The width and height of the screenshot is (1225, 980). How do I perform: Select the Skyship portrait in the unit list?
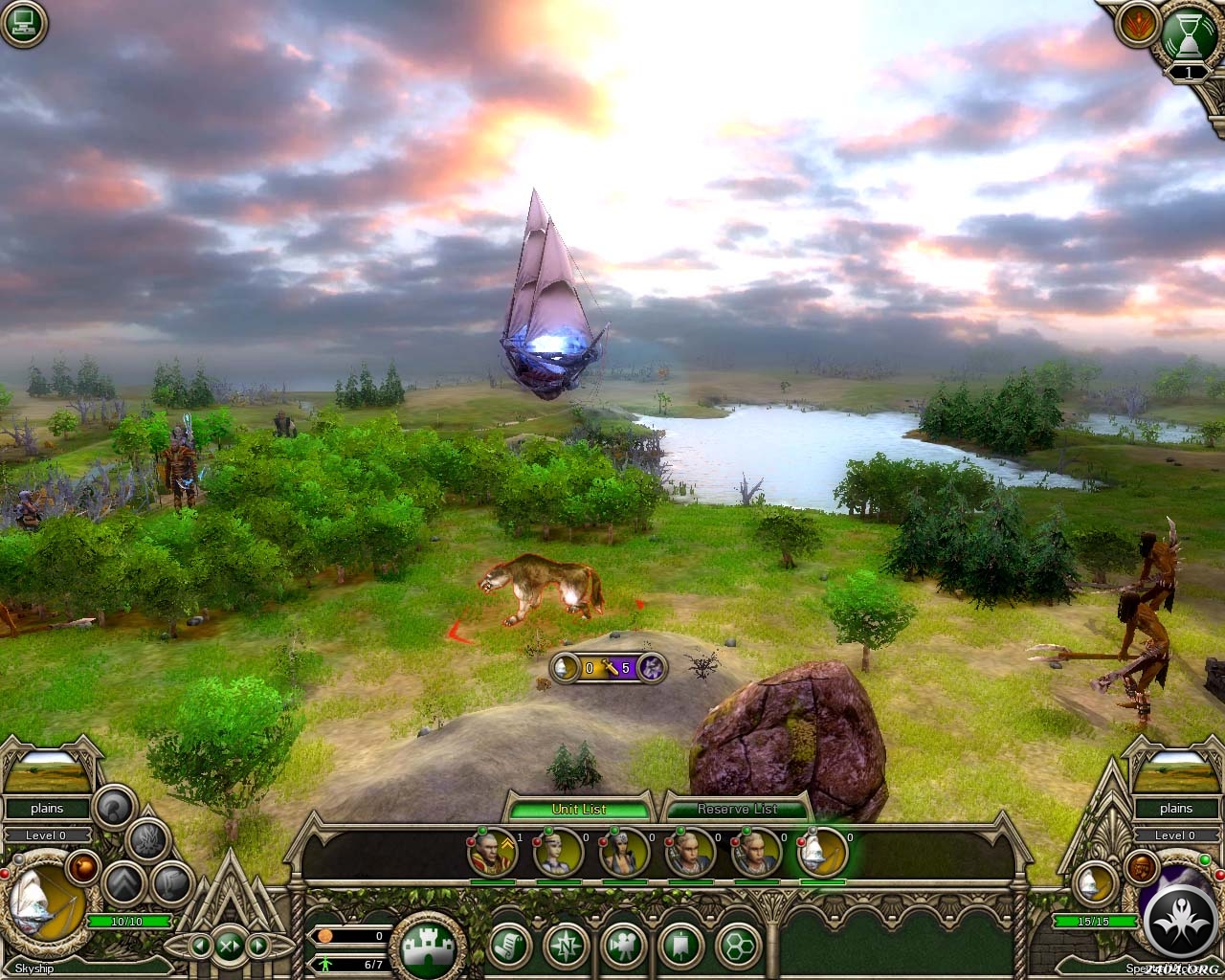tap(822, 852)
